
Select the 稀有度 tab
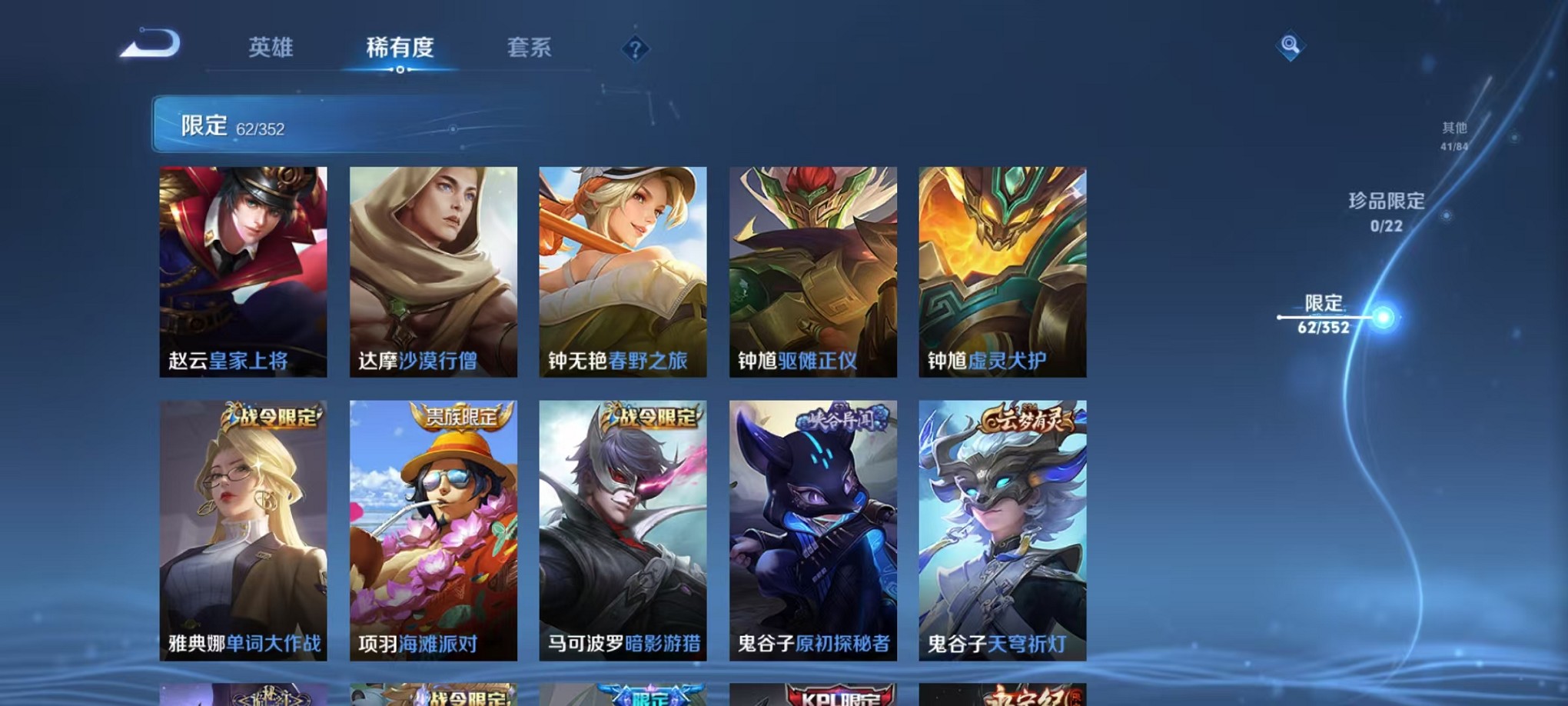coord(400,48)
